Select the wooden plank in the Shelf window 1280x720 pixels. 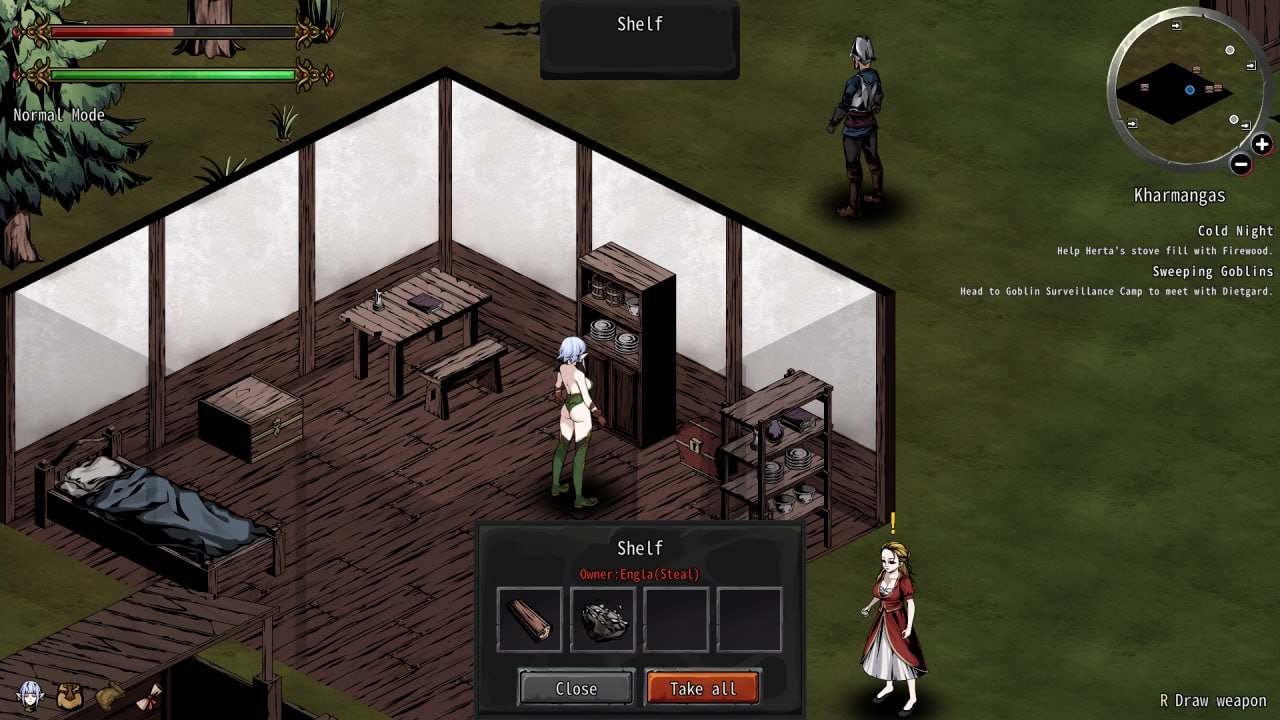[x=529, y=618]
